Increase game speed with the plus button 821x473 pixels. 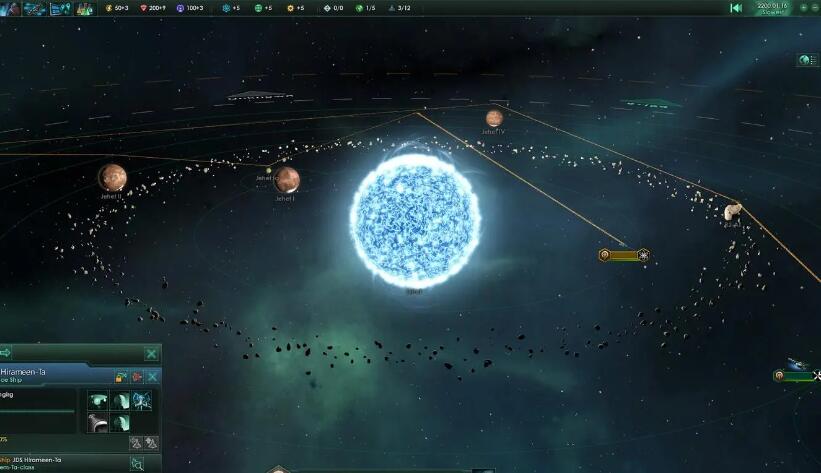click(x=803, y=8)
